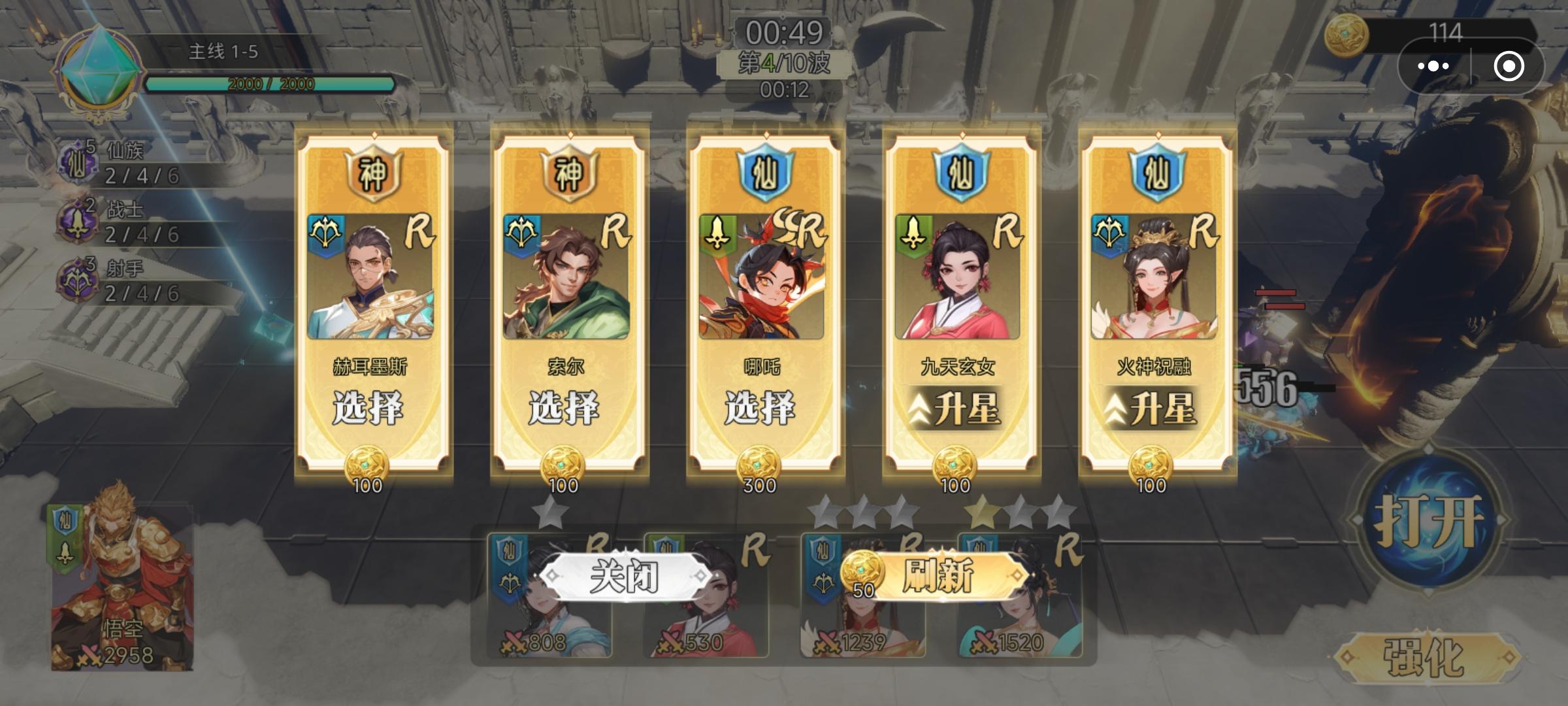Screen dimensions: 1568x706
Task: Click the blue archer class badge on 索尔's portrait
Action: coord(523,232)
